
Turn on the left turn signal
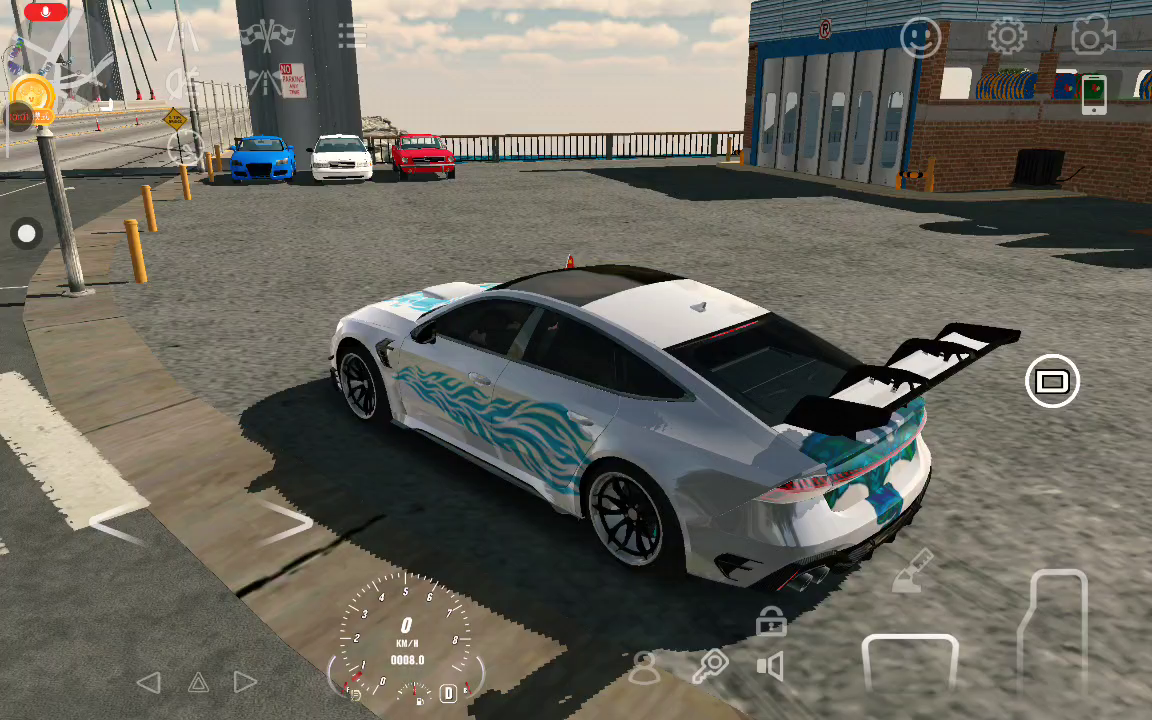149,682
